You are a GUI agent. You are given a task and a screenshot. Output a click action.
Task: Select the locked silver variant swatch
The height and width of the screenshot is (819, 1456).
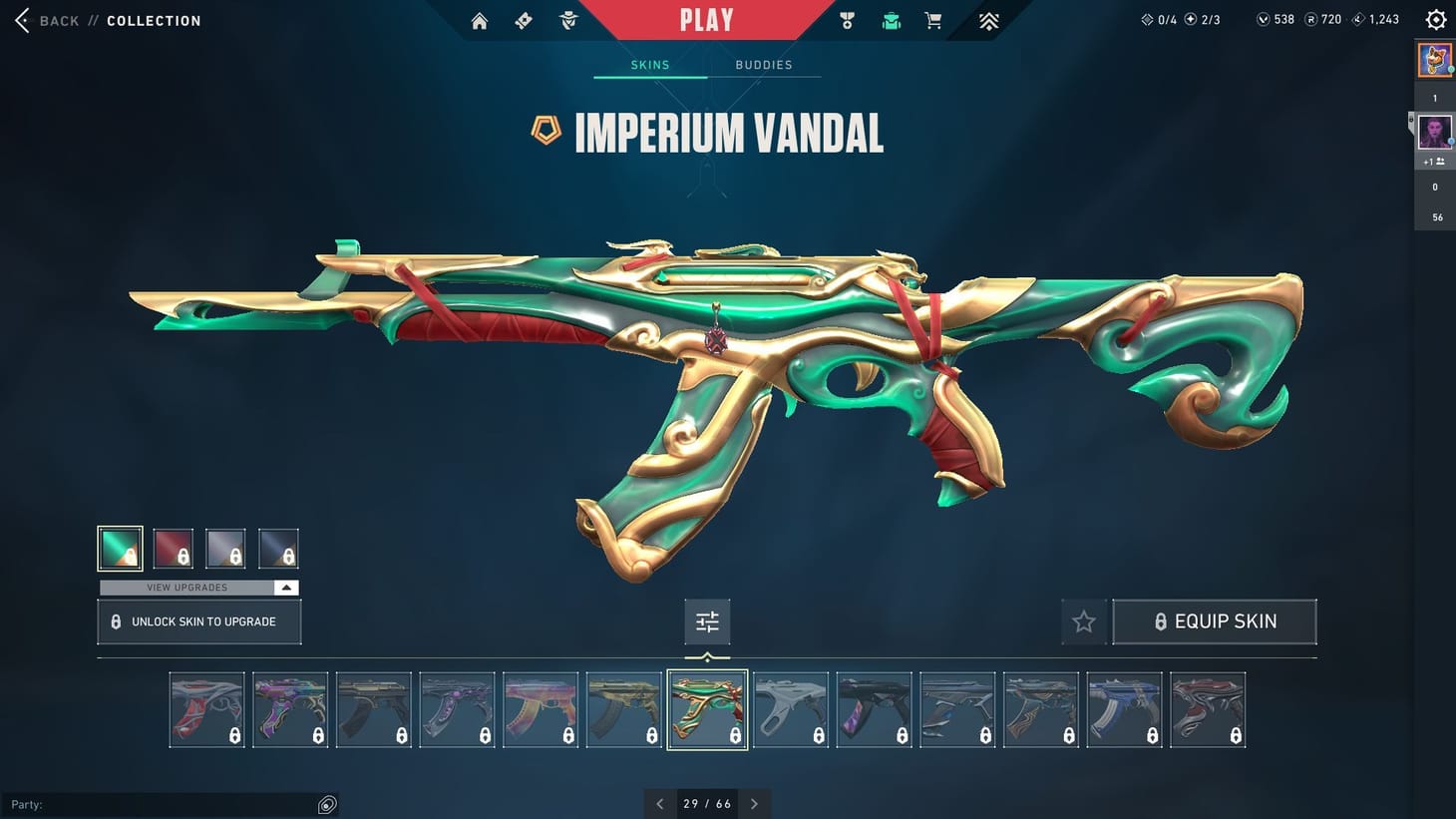pos(225,548)
